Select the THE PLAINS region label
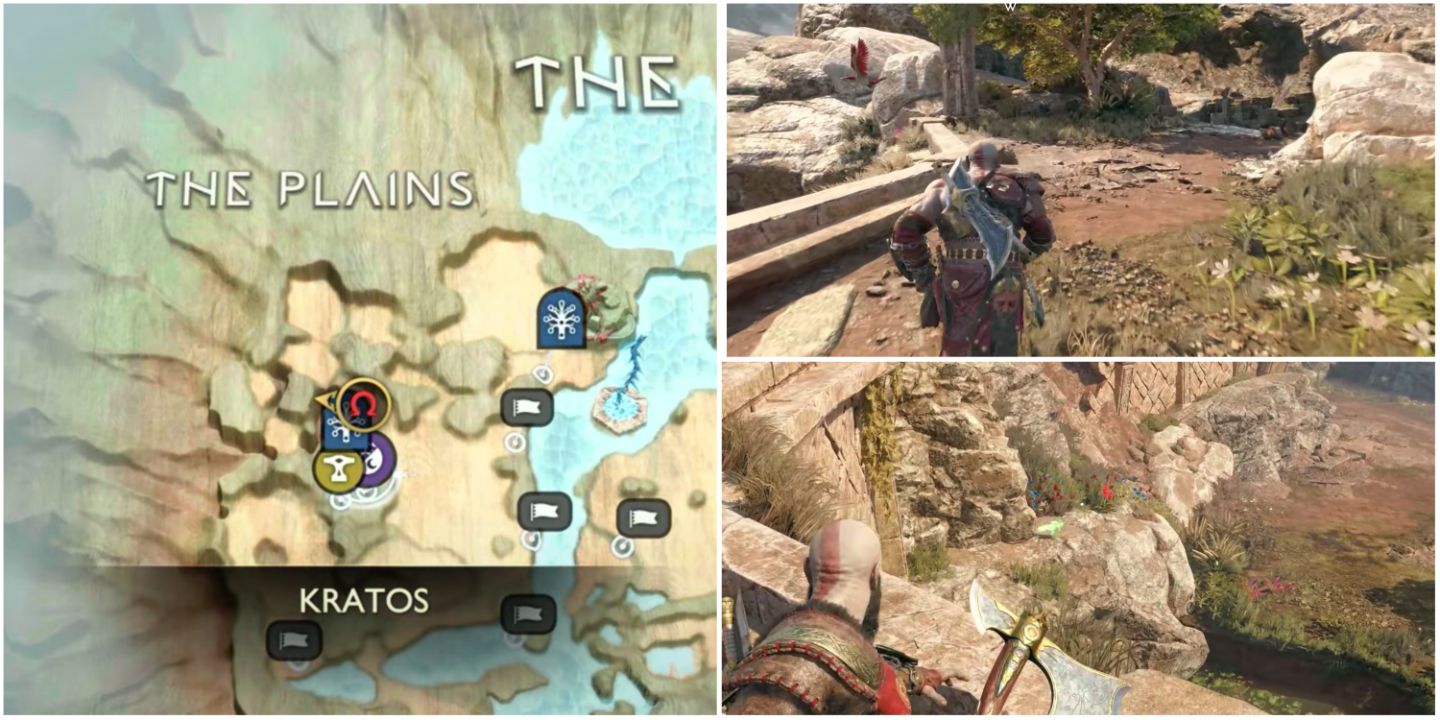This screenshot has height=720, width=1440. coord(310,185)
